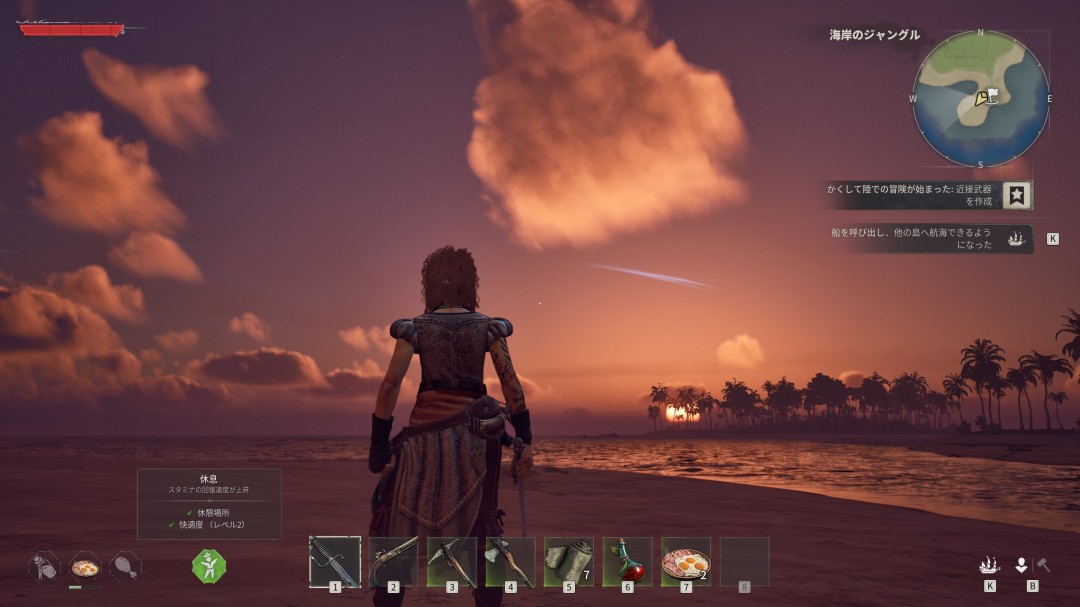1080x607 pixels.
Task: Select the bacon and eggs food buff
Action: [85, 567]
